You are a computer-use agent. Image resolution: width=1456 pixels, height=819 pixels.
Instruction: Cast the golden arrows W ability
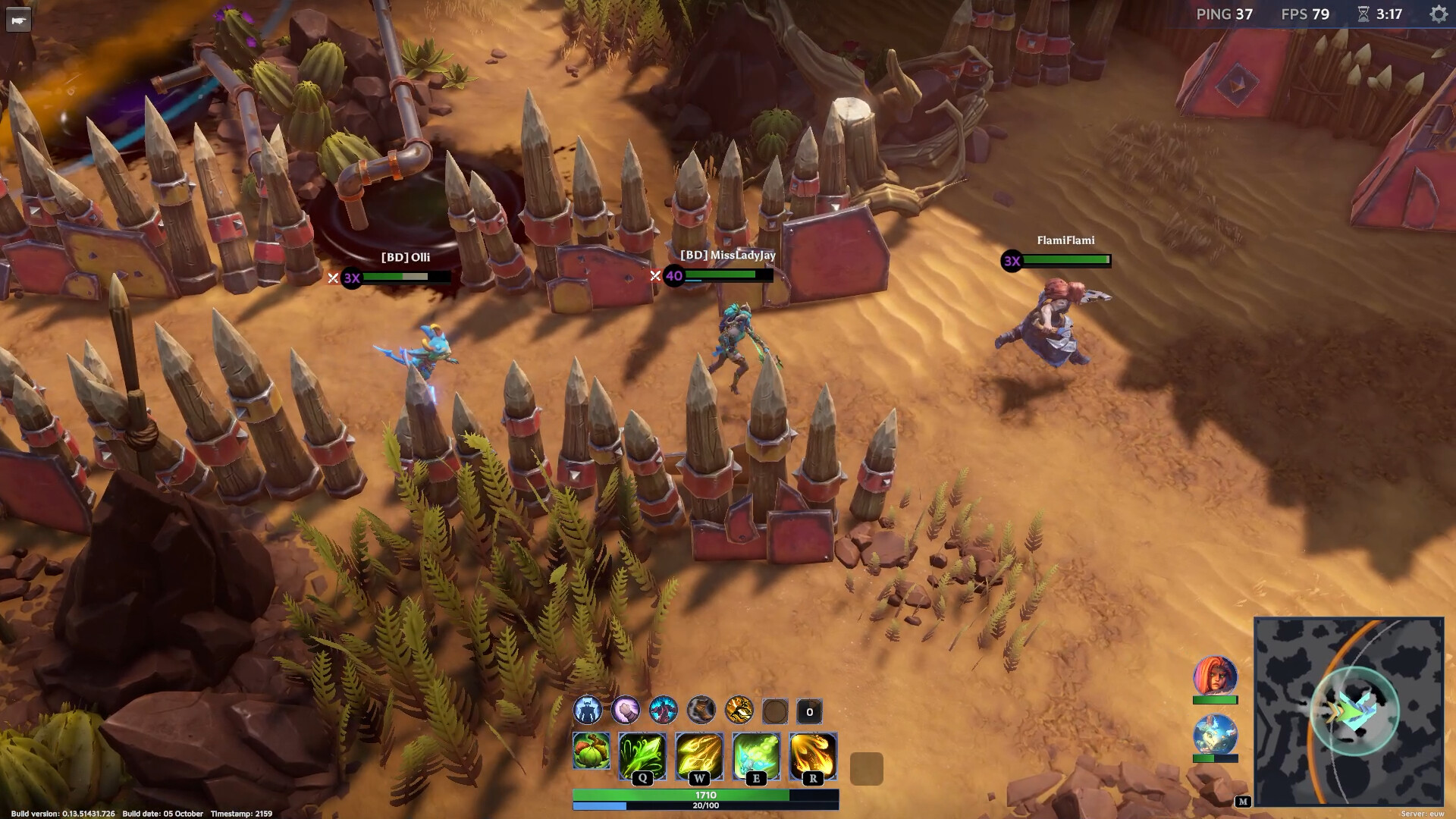point(699,755)
